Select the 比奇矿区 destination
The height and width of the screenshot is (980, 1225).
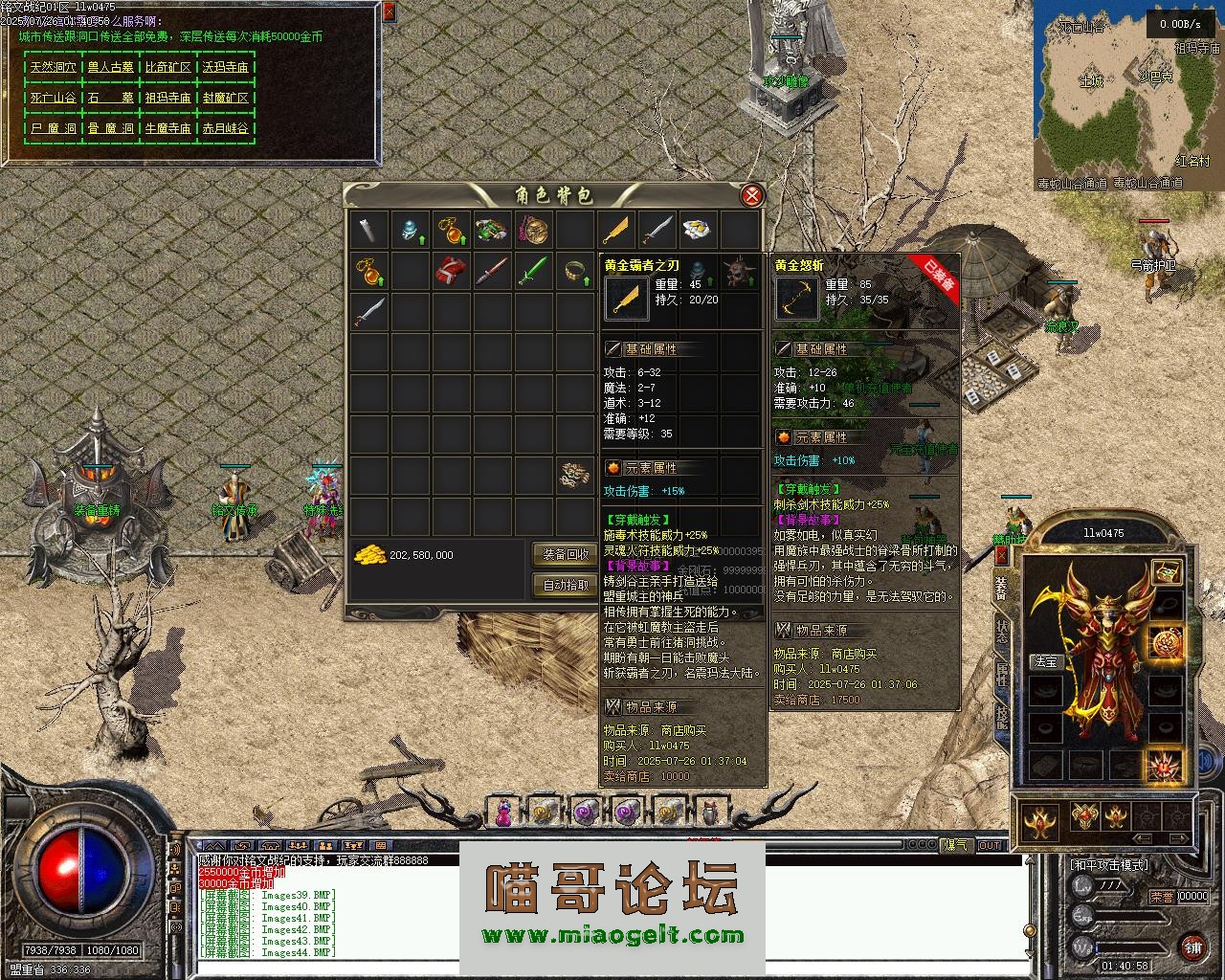point(167,68)
